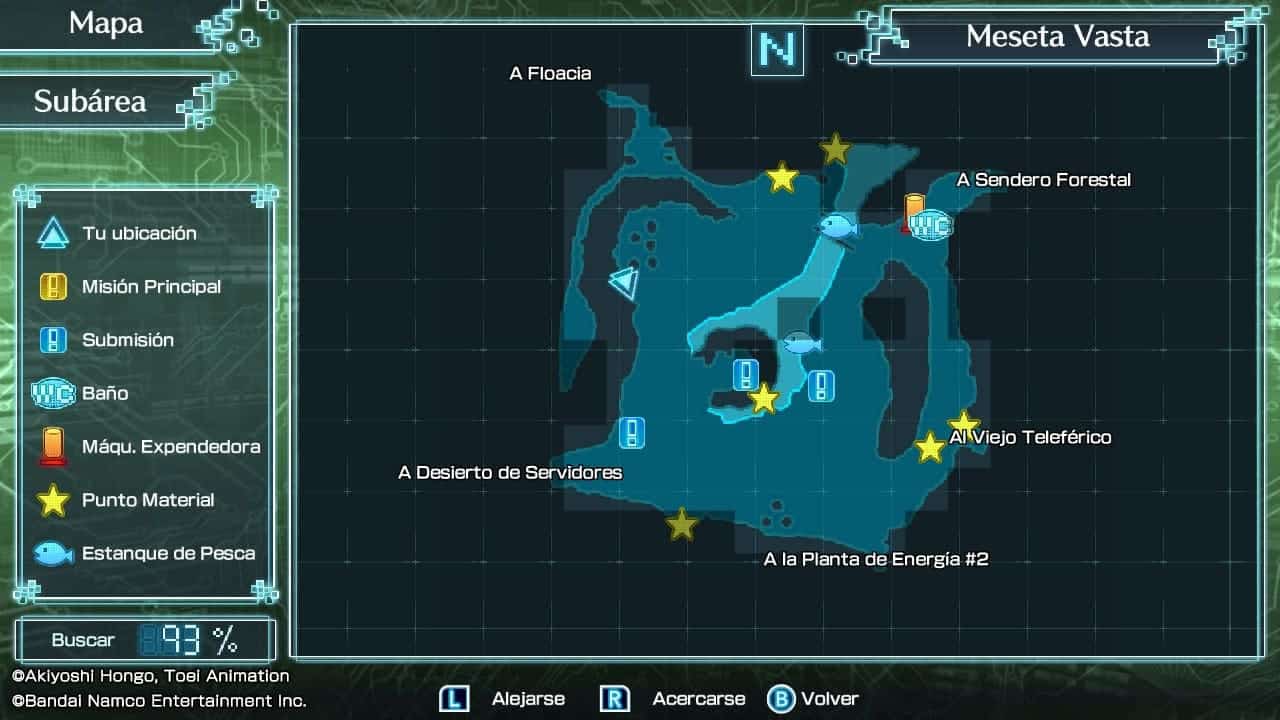Image resolution: width=1280 pixels, height=720 pixels.
Task: Click the WC bathroom marker on the map
Action: [932, 225]
